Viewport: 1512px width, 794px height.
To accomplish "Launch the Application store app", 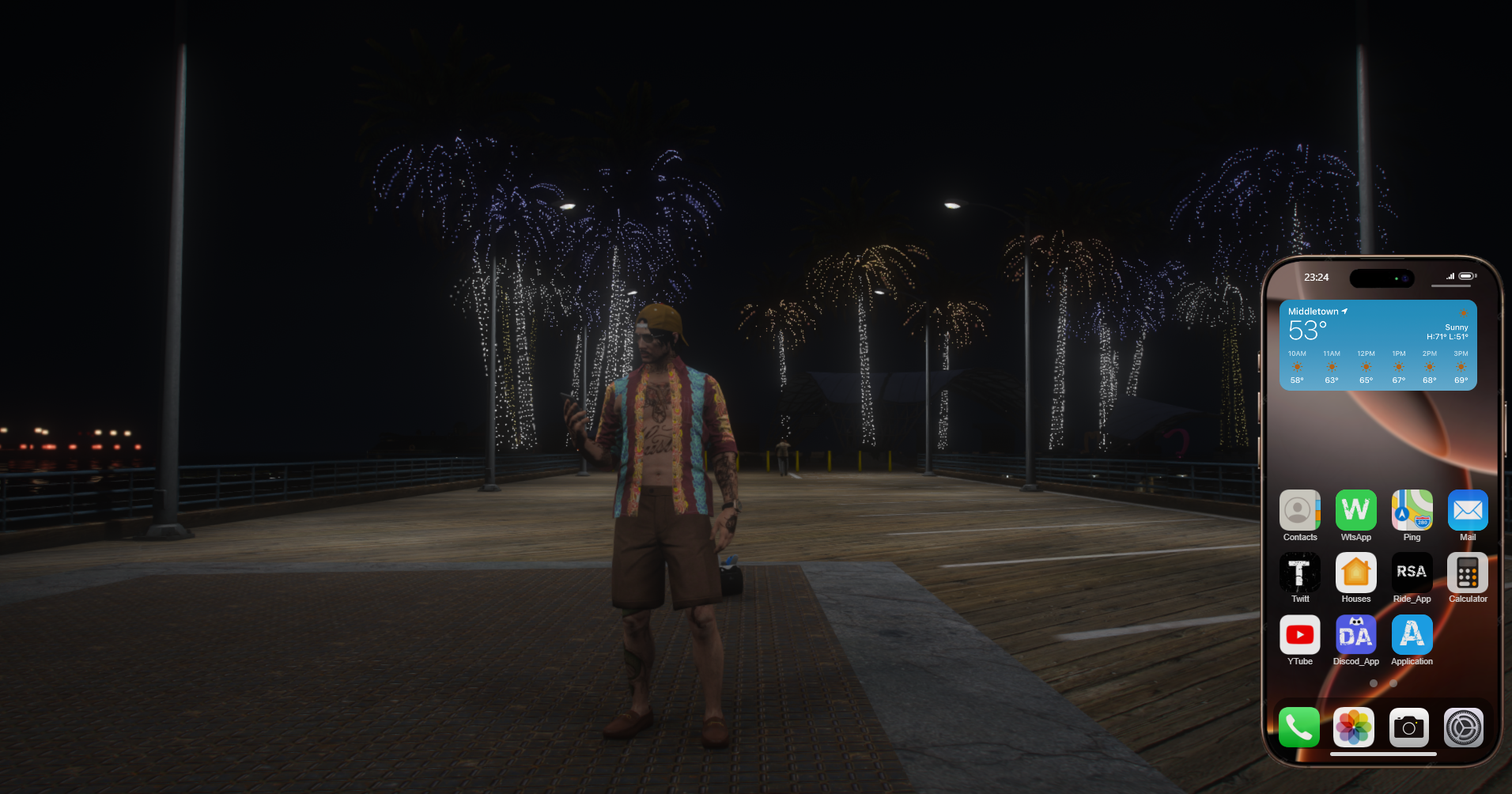I will click(x=1412, y=634).
